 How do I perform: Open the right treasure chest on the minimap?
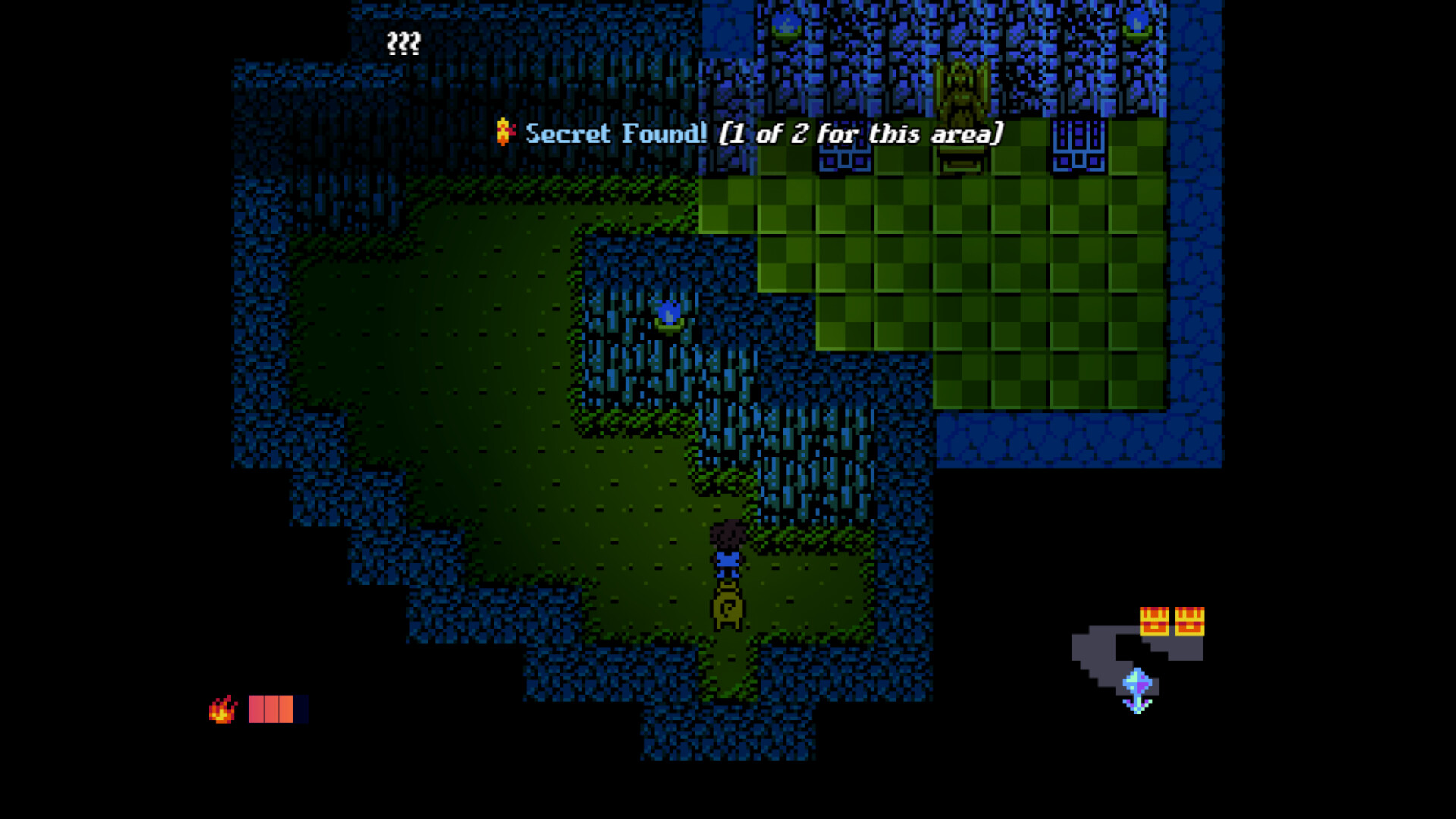1188,622
